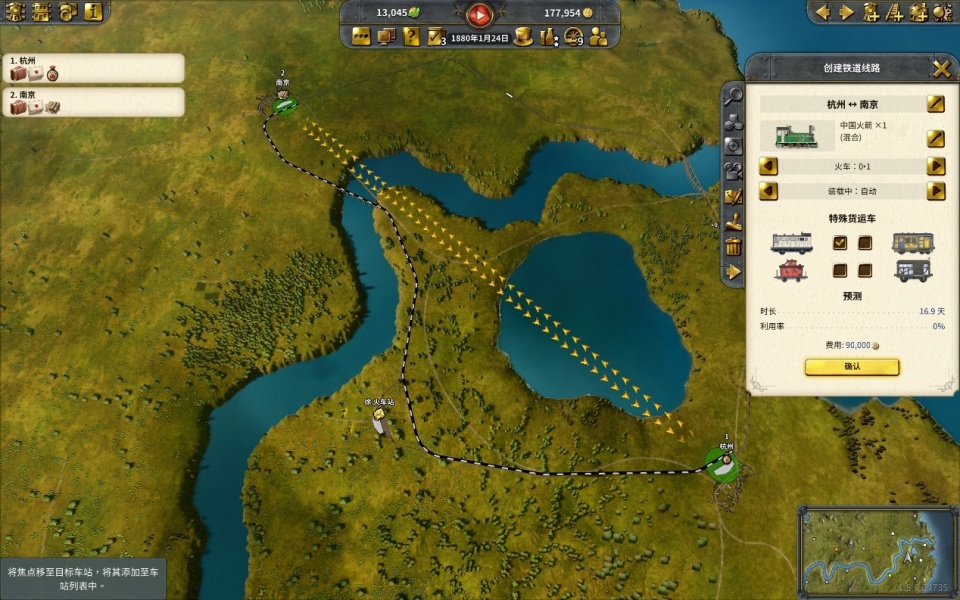Click the top hat icon
The image size is (960, 600).
pos(522,37)
